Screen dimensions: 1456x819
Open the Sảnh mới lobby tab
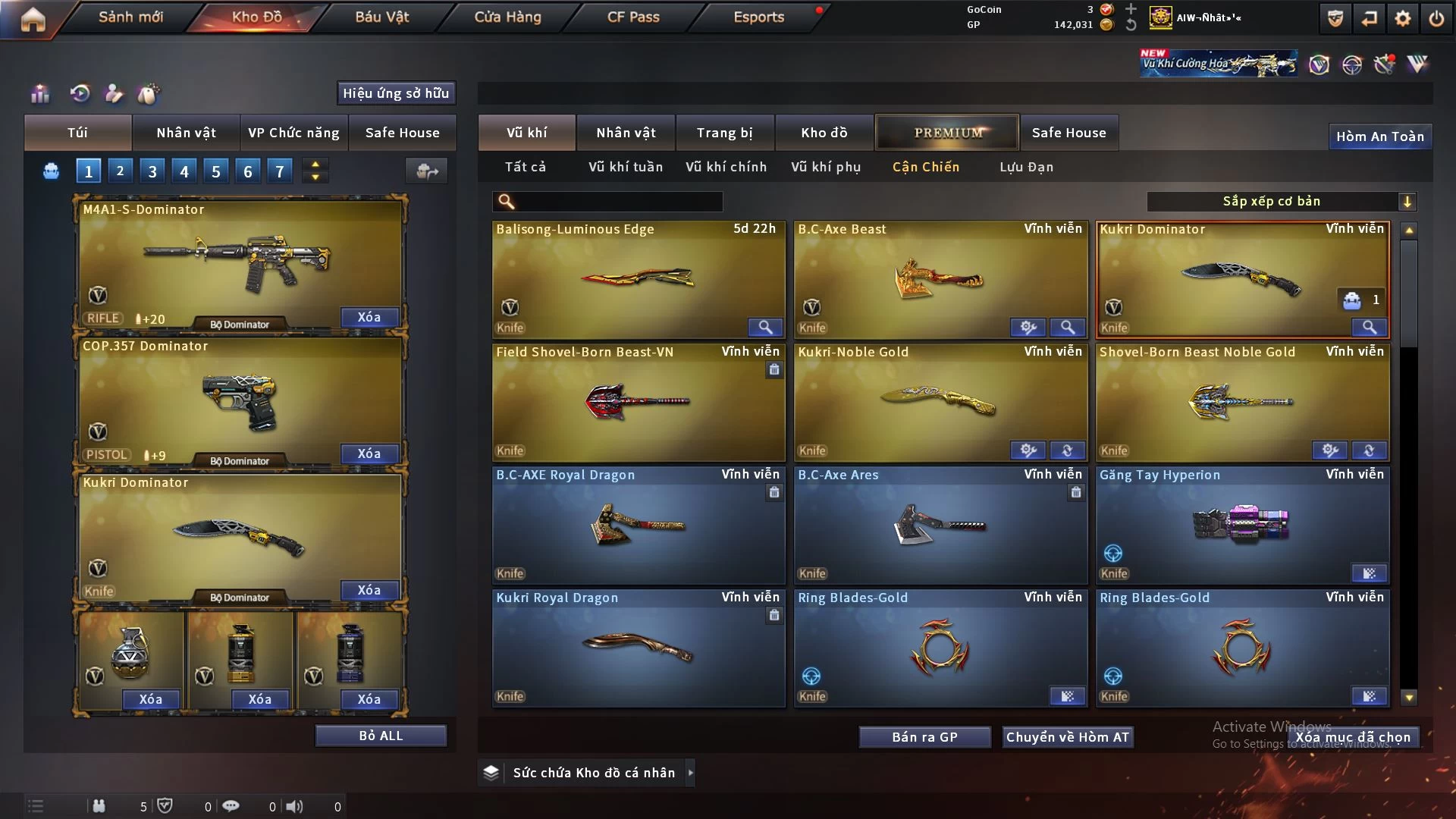coord(130,17)
